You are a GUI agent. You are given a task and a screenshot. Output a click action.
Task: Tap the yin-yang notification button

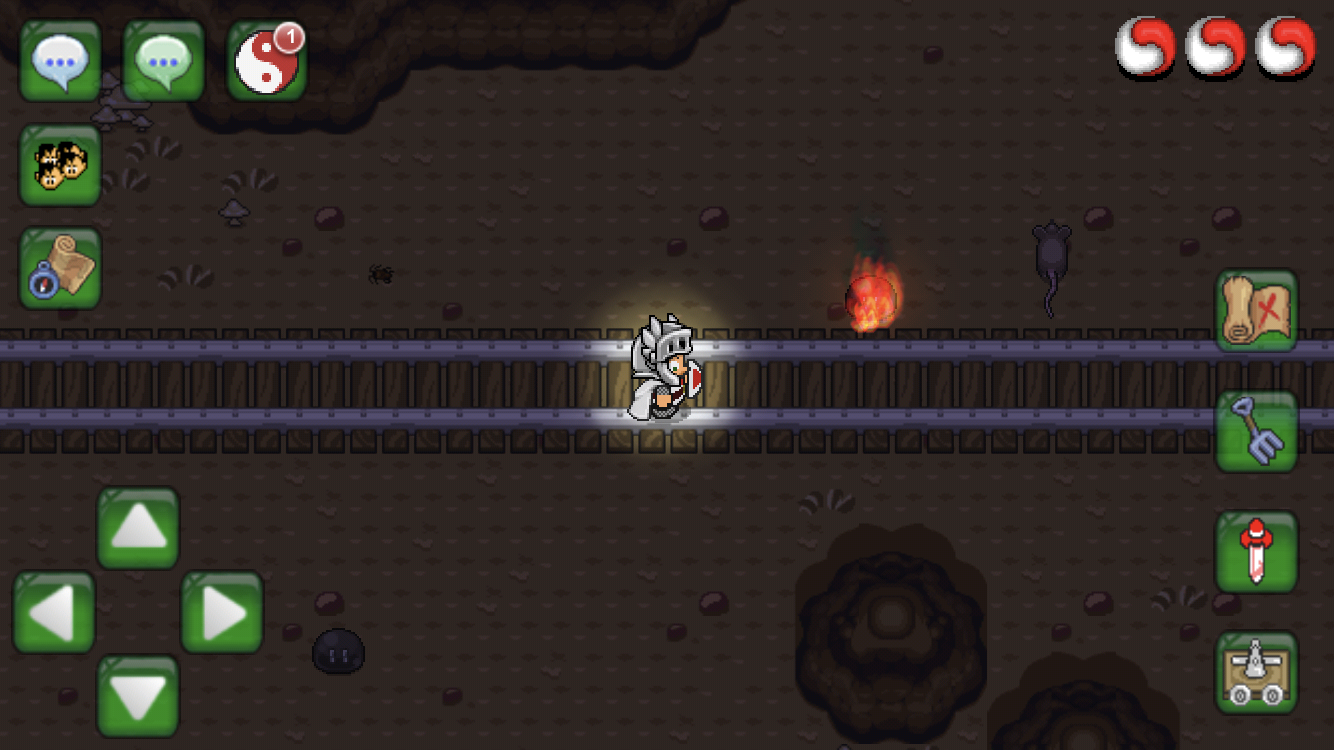(x=267, y=61)
